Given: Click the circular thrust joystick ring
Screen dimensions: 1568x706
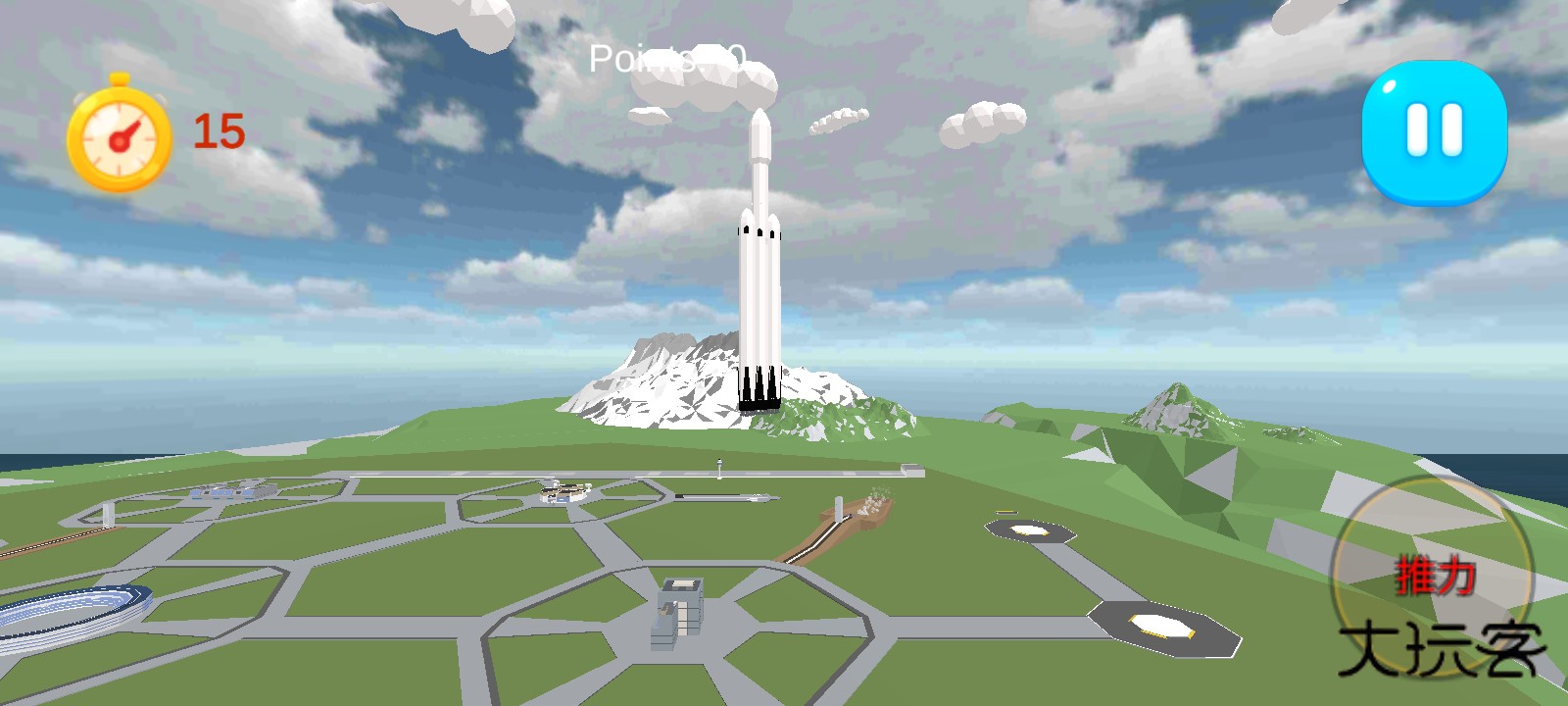Looking at the screenshot, I should click(x=1433, y=579).
